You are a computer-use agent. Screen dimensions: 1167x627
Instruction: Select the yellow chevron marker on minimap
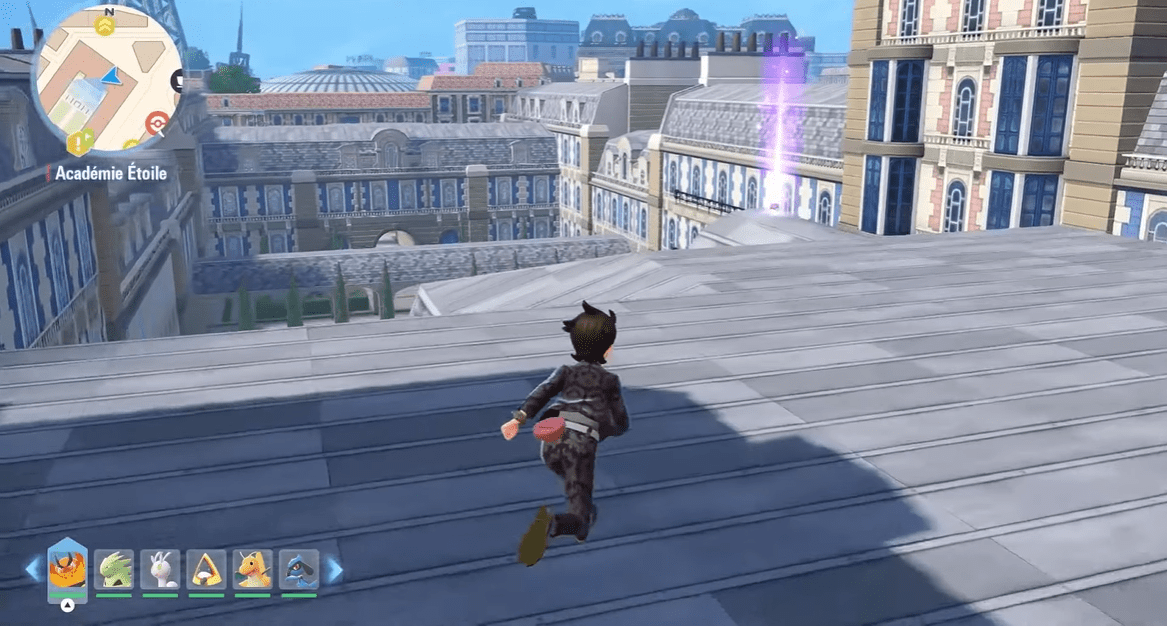104,25
